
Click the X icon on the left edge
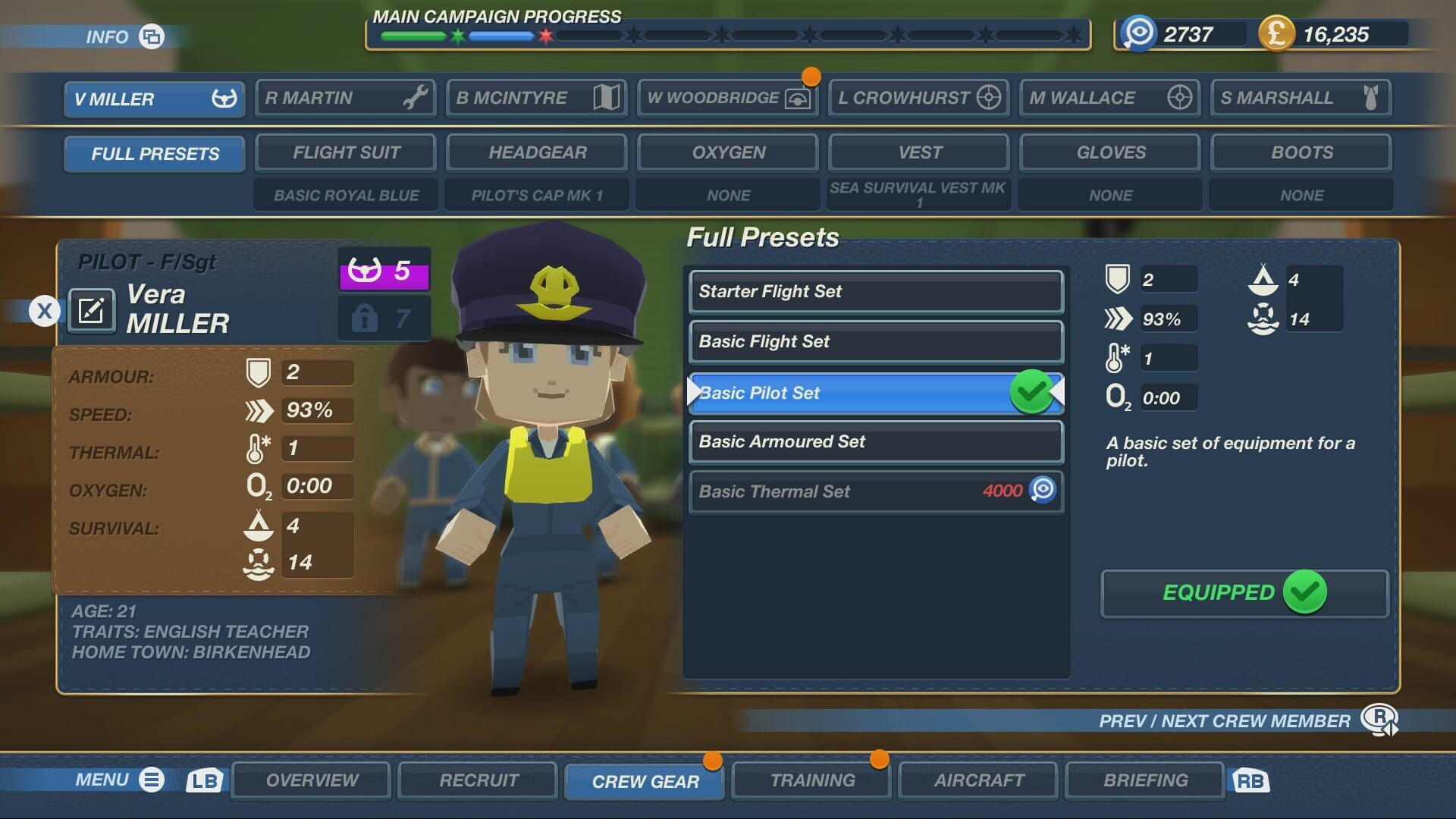[45, 310]
